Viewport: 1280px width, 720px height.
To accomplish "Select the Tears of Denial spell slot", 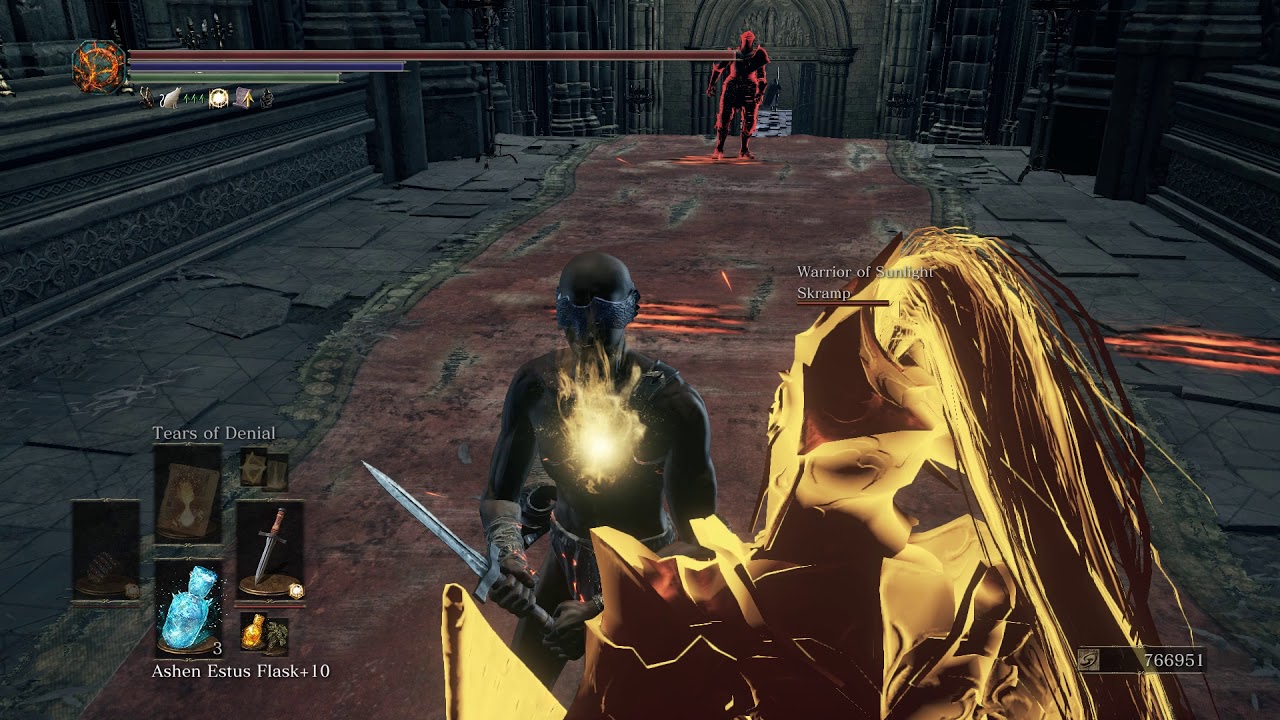I will (x=187, y=493).
